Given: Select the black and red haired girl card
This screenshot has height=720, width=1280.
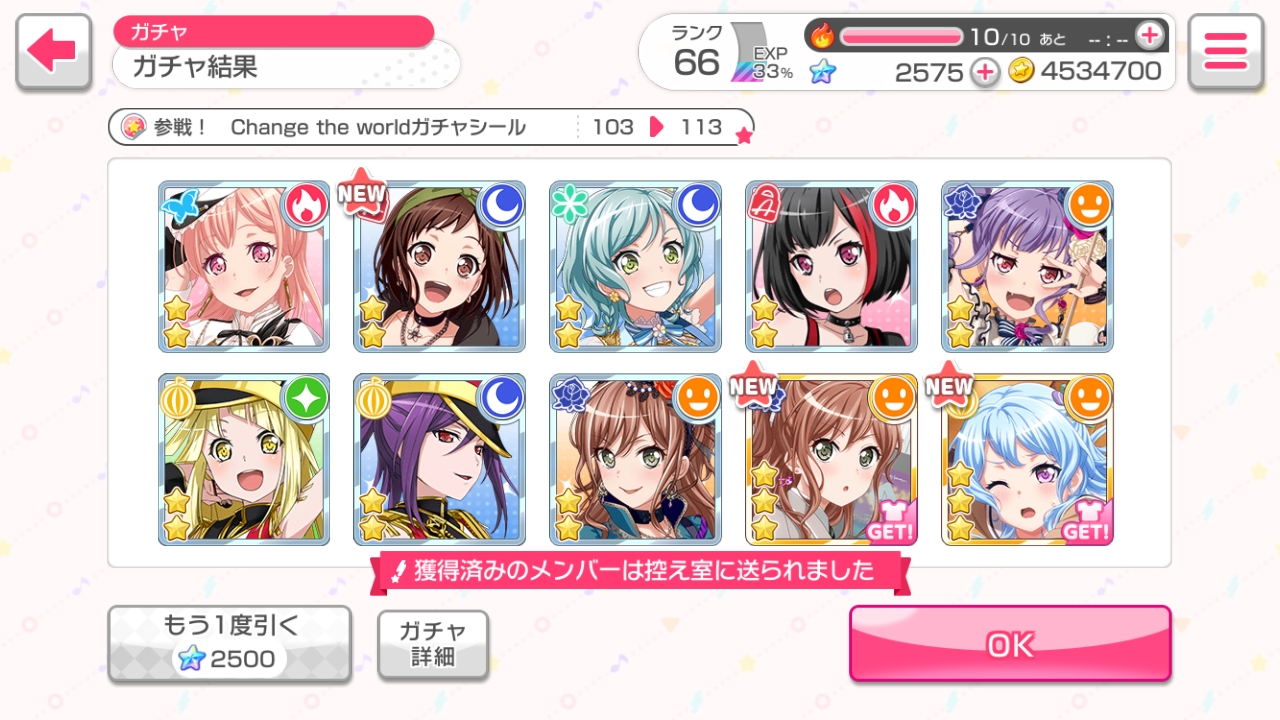Looking at the screenshot, I should [x=831, y=266].
